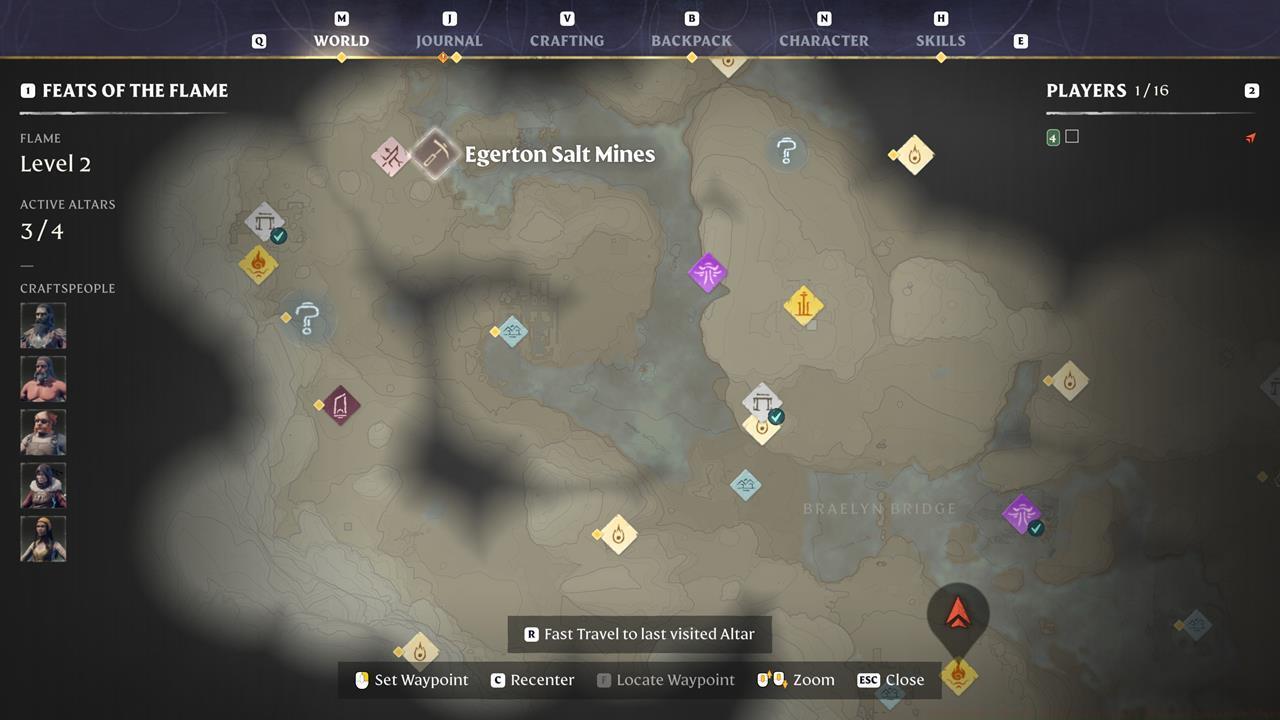Click the boss combat marker beside Egerton Salt Mines

tap(391, 156)
